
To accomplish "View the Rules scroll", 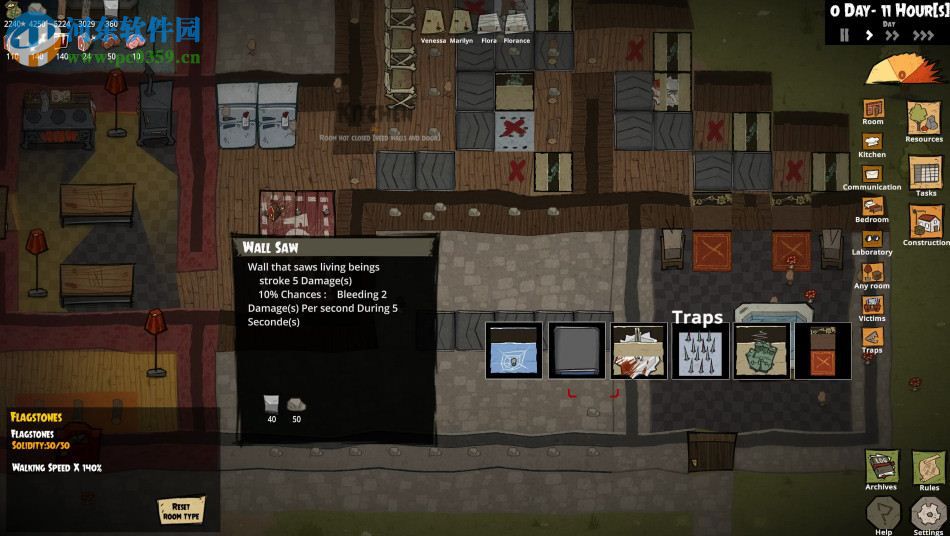I will [x=929, y=468].
